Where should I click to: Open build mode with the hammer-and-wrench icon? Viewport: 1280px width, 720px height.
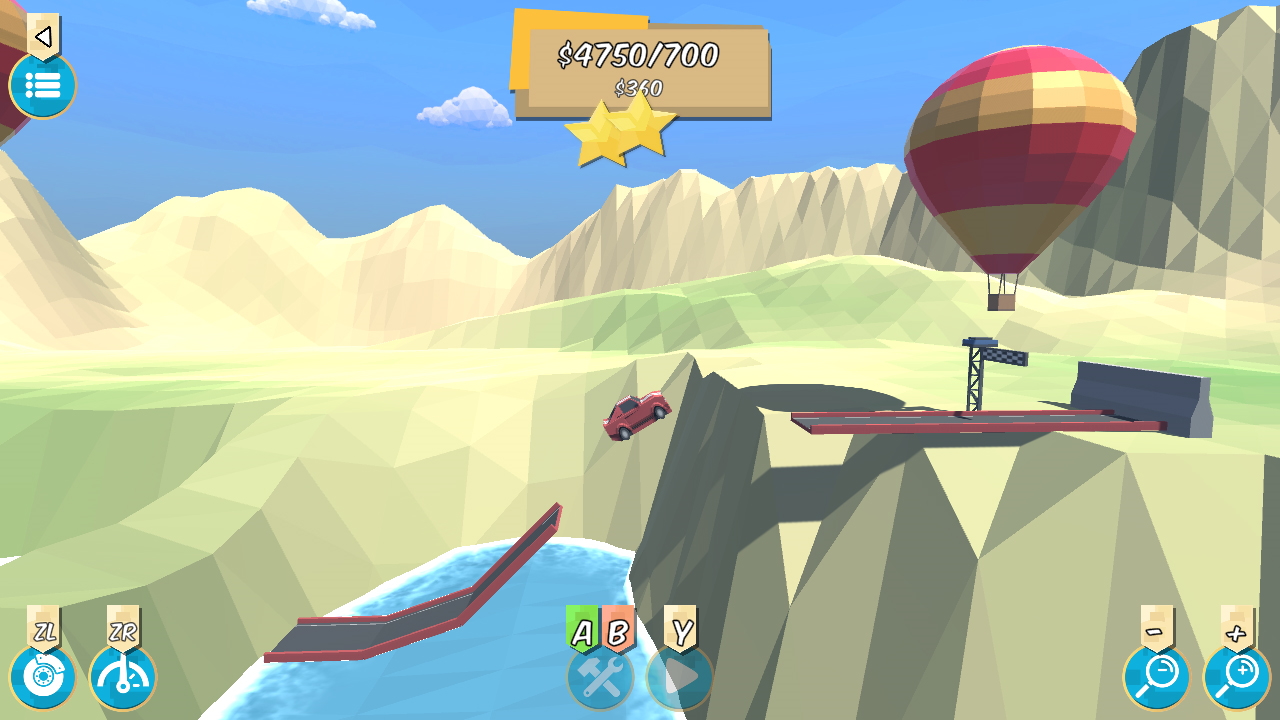pyautogui.click(x=600, y=677)
